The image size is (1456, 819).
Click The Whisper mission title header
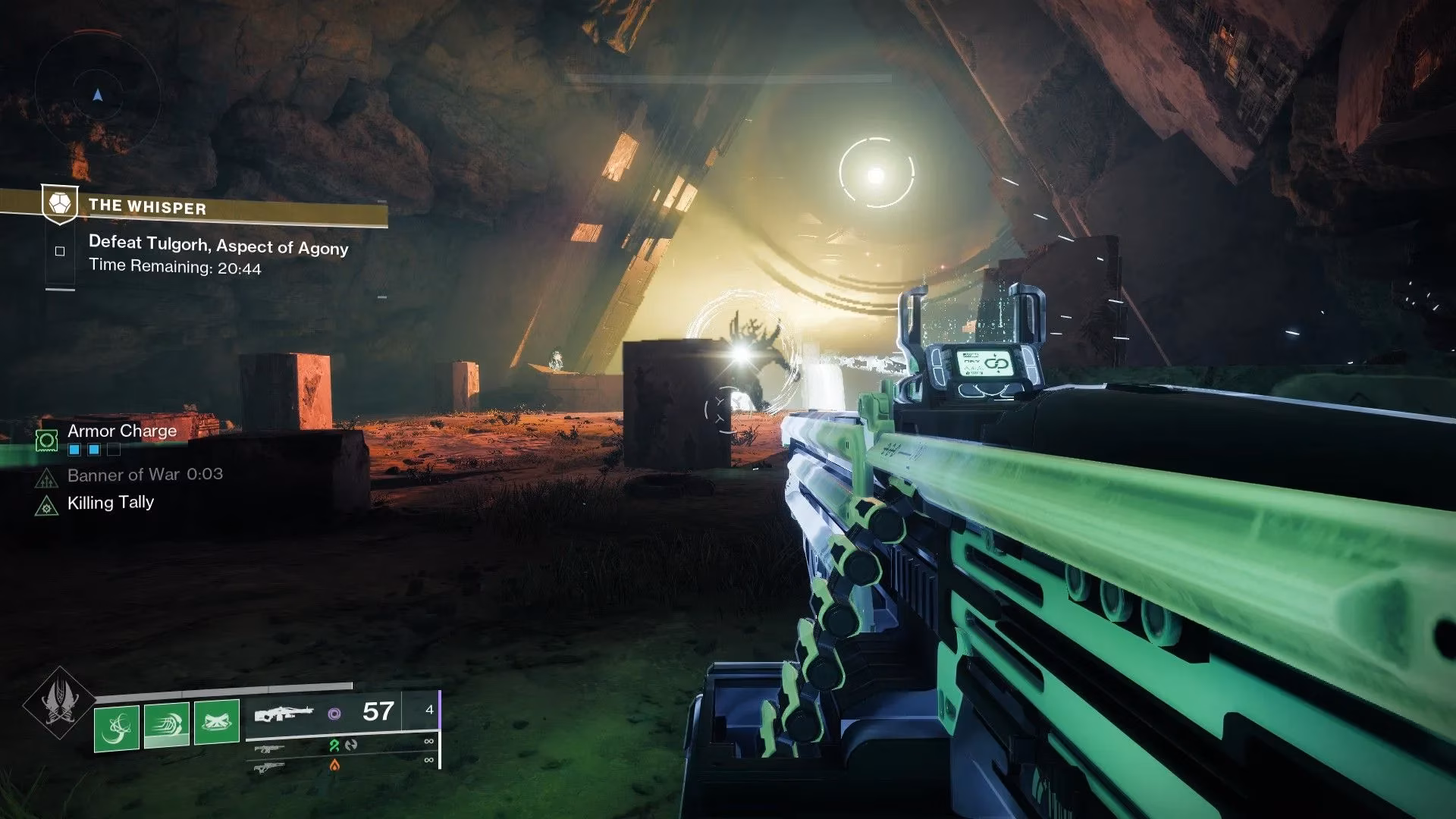[x=148, y=208]
